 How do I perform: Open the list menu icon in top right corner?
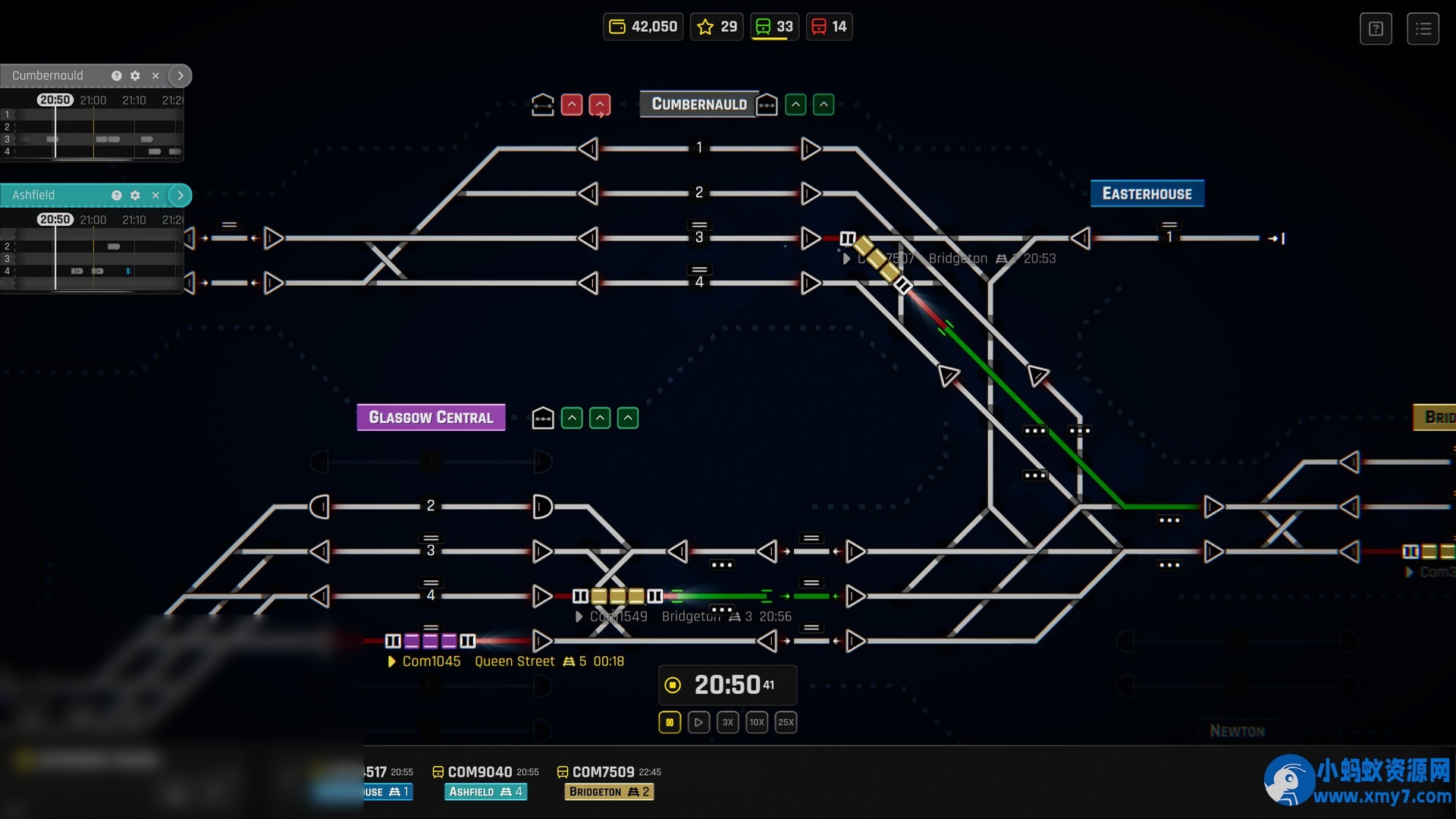1423,28
